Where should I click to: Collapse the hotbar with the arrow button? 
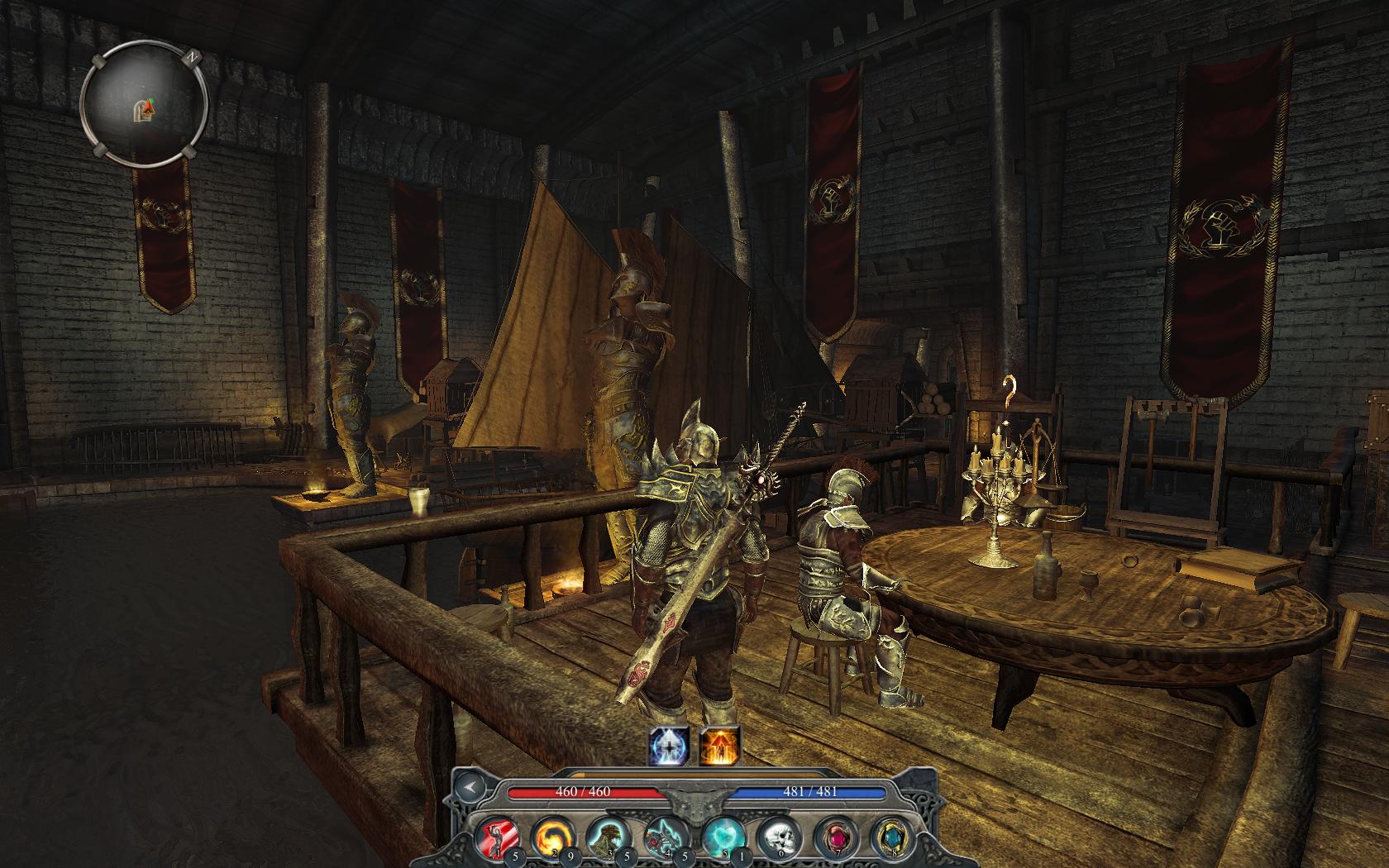[470, 788]
